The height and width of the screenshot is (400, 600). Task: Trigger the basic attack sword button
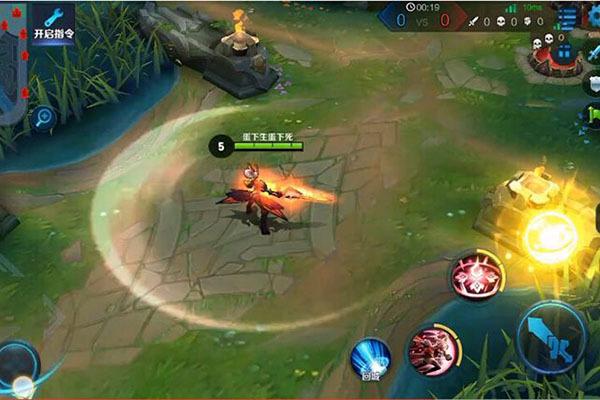tap(551, 337)
